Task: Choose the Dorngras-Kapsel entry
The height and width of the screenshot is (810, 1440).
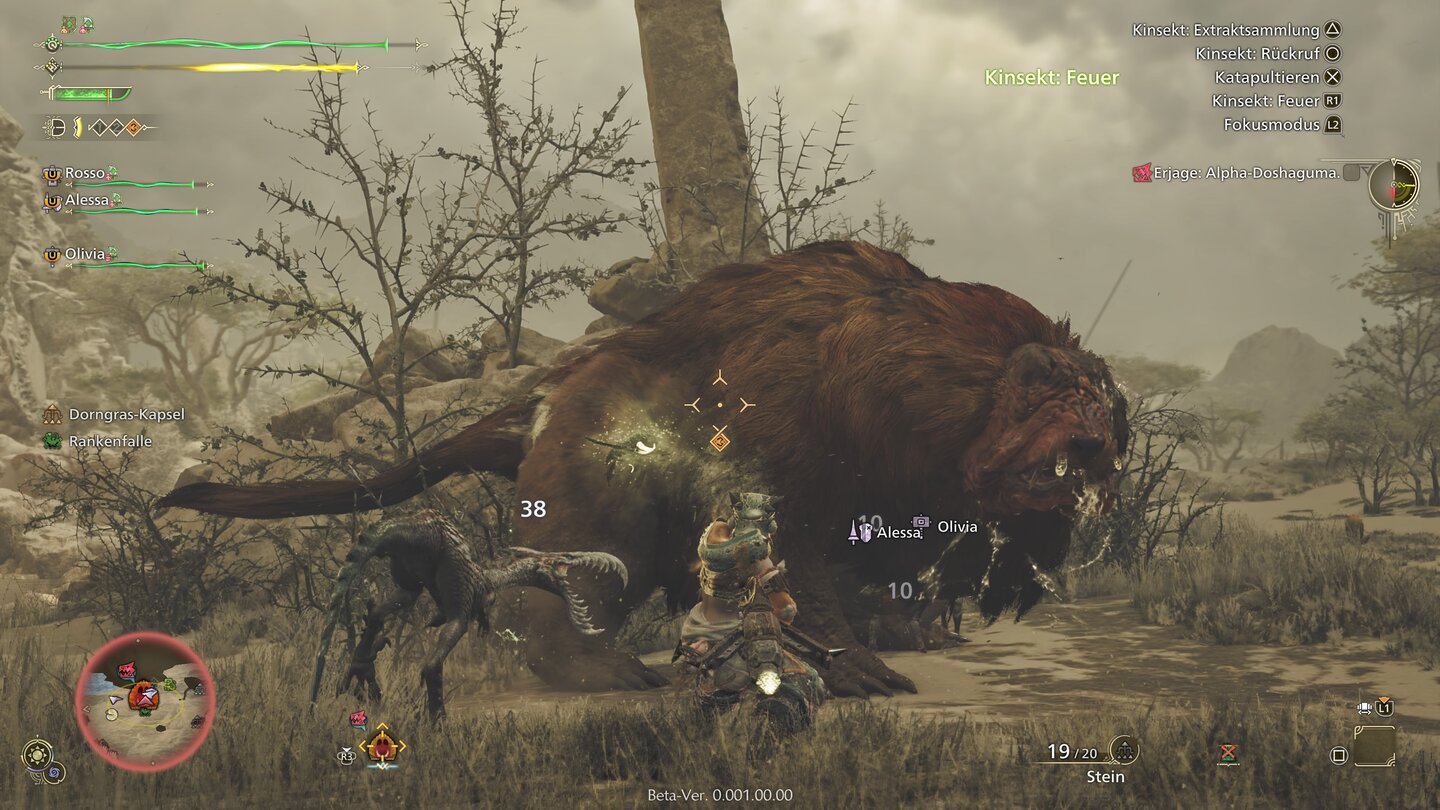Action: click(x=126, y=414)
